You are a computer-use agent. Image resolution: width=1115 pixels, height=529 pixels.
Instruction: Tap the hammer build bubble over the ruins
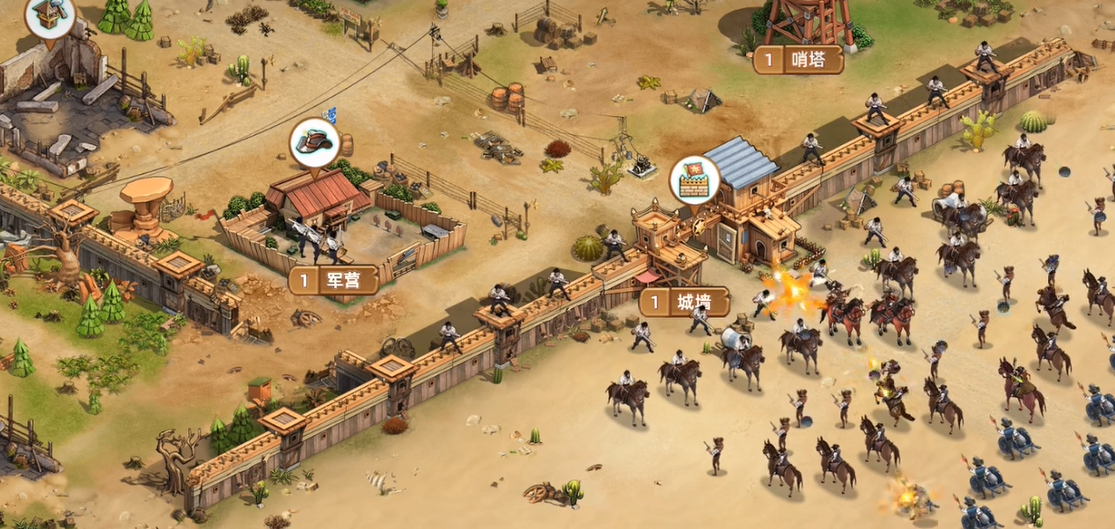[x=49, y=14]
